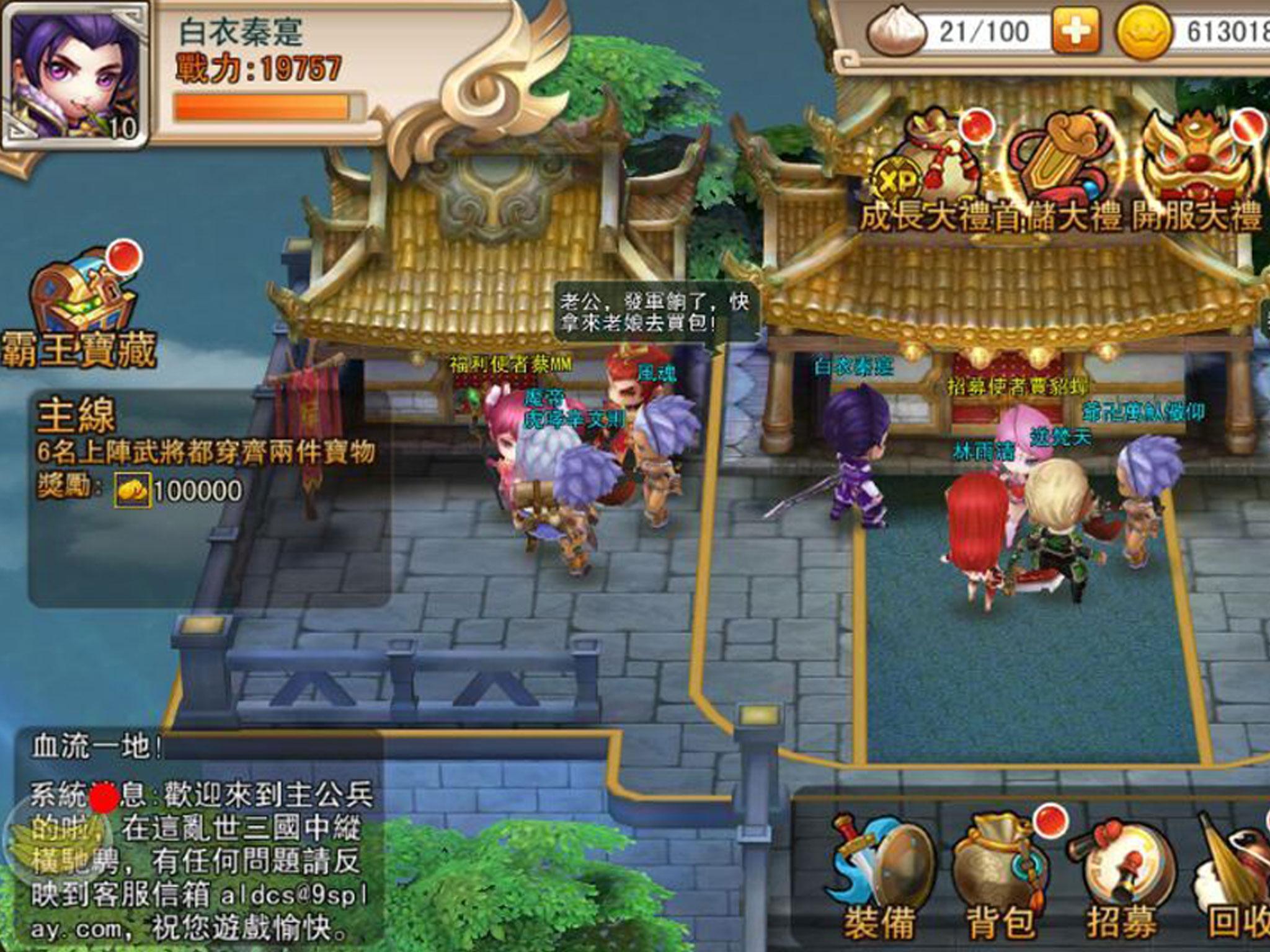This screenshot has height=952, width=1270.
Task: Click the orange power bar under 戰力:19757
Action: point(260,105)
